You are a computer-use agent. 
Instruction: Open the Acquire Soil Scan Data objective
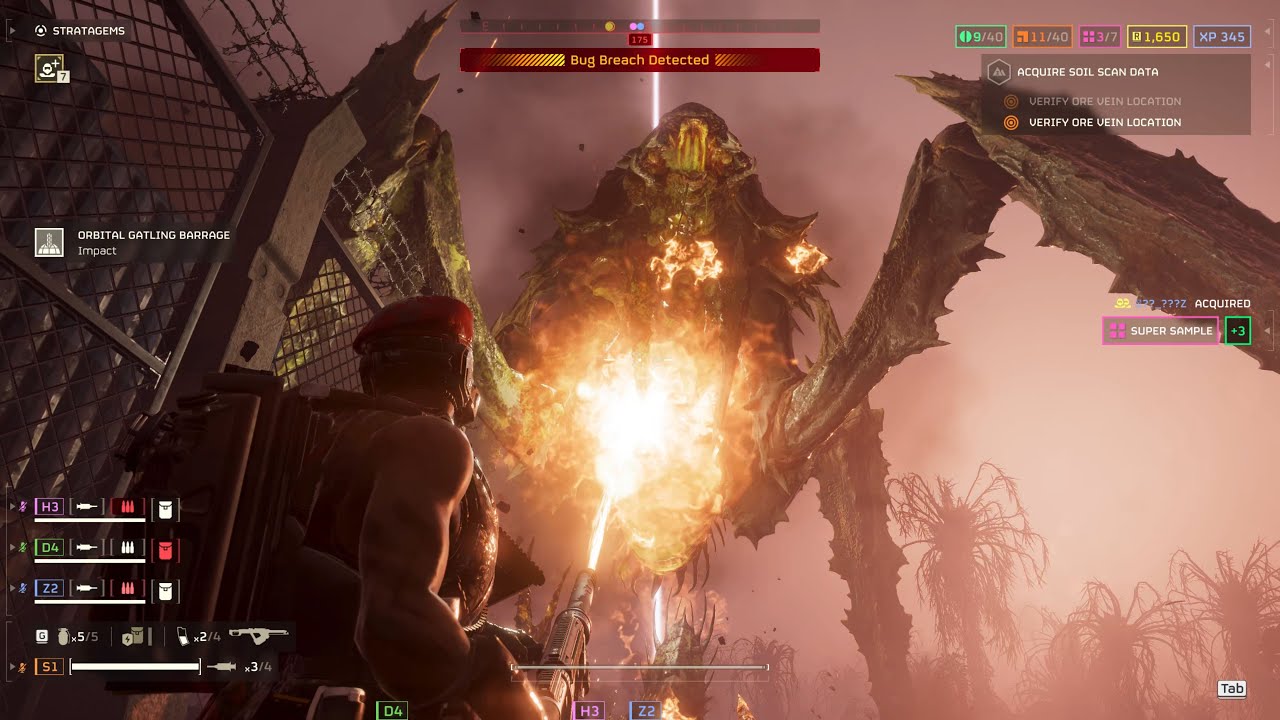1087,72
